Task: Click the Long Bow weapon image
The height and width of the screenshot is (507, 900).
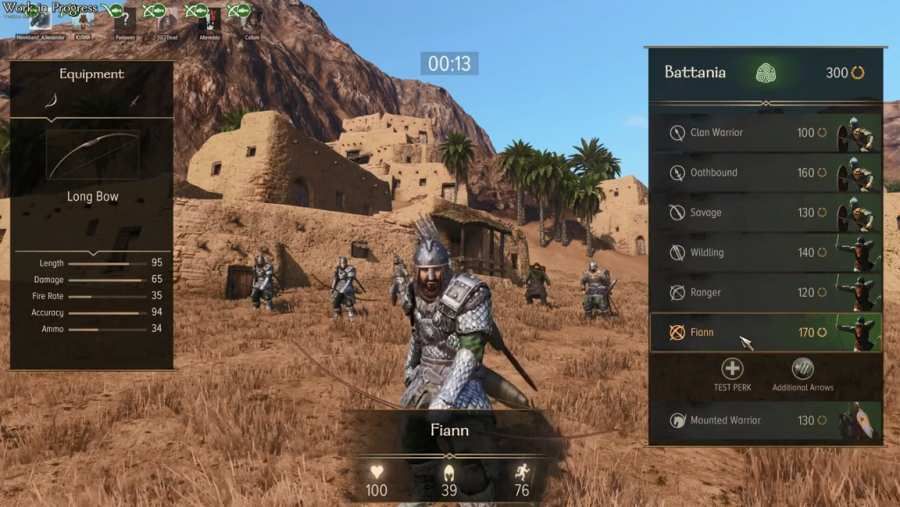Action: (91, 153)
